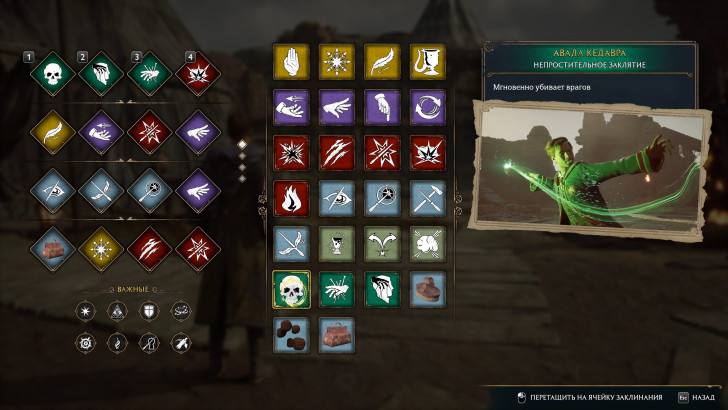The height and width of the screenshot is (410, 728).
Task: Choose the Reparo crossed hammers spell
Action: [x=427, y=198]
